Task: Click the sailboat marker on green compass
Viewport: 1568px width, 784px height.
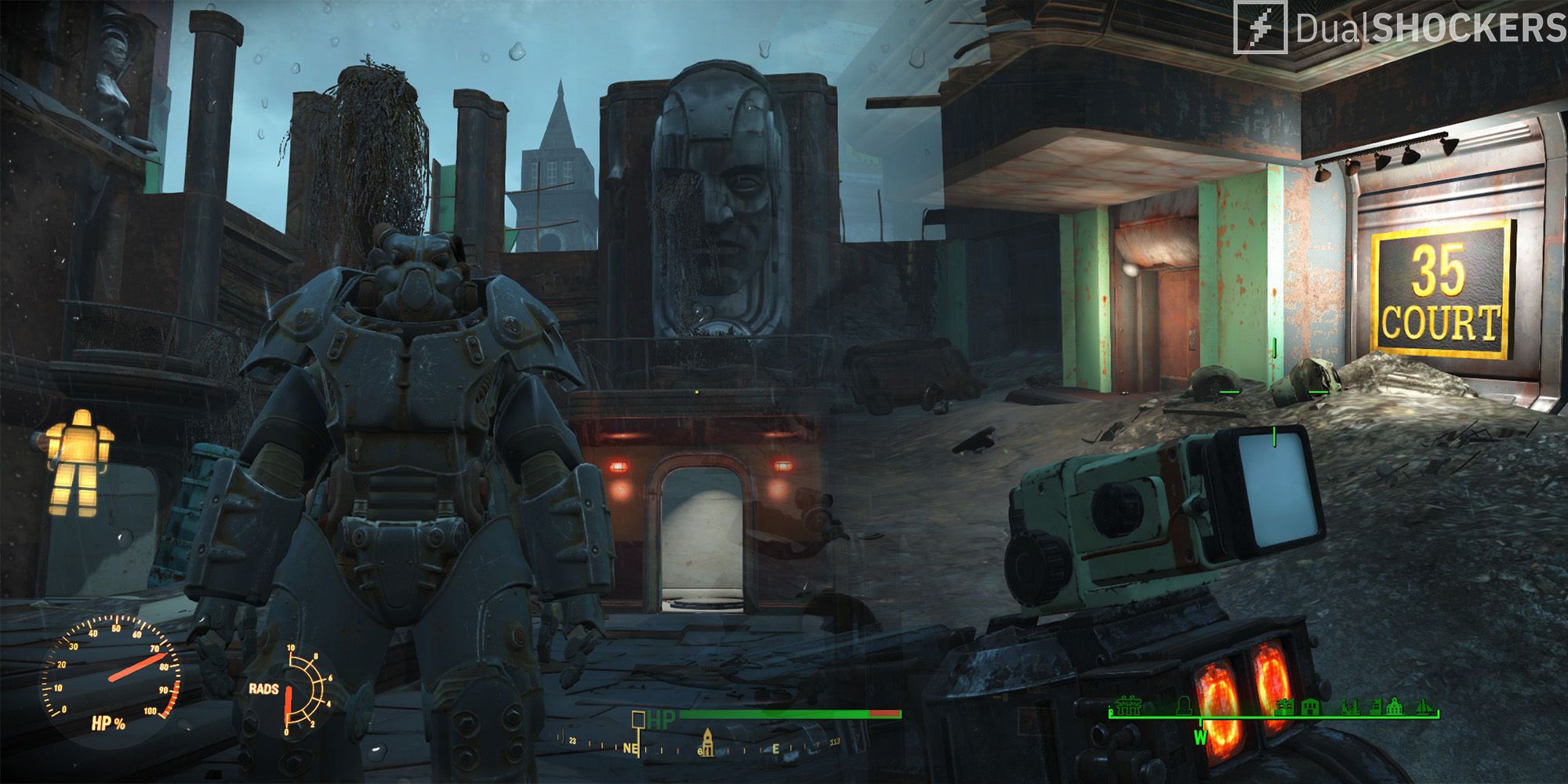Action: pos(1426,709)
